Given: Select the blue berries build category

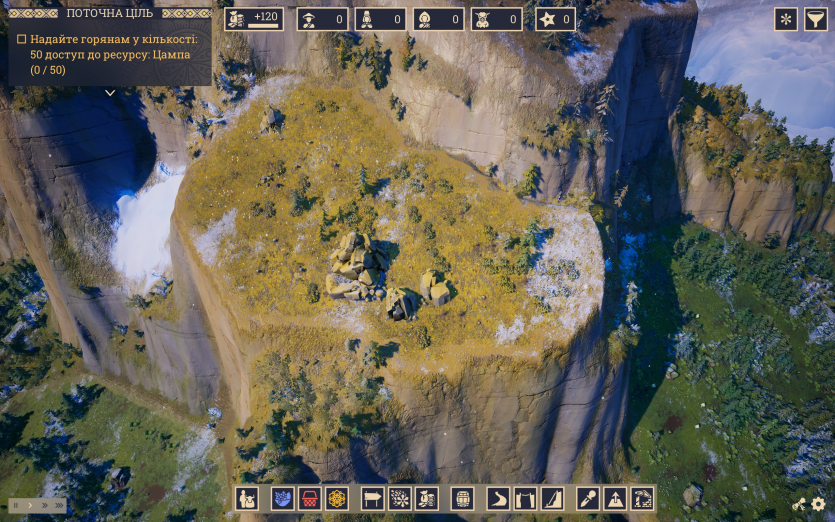Looking at the screenshot, I should point(282,498).
